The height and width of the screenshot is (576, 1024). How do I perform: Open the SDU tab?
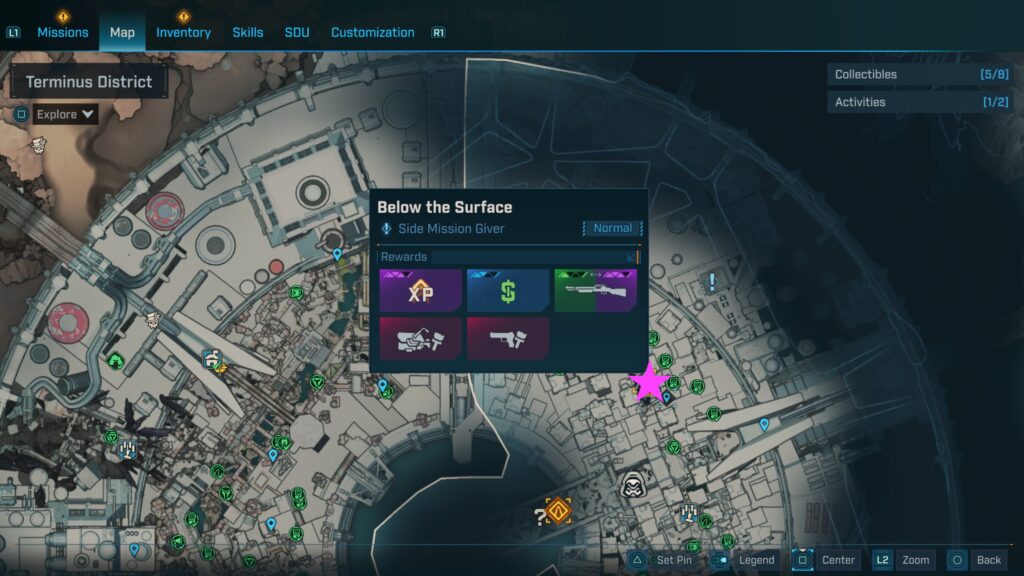tap(297, 32)
